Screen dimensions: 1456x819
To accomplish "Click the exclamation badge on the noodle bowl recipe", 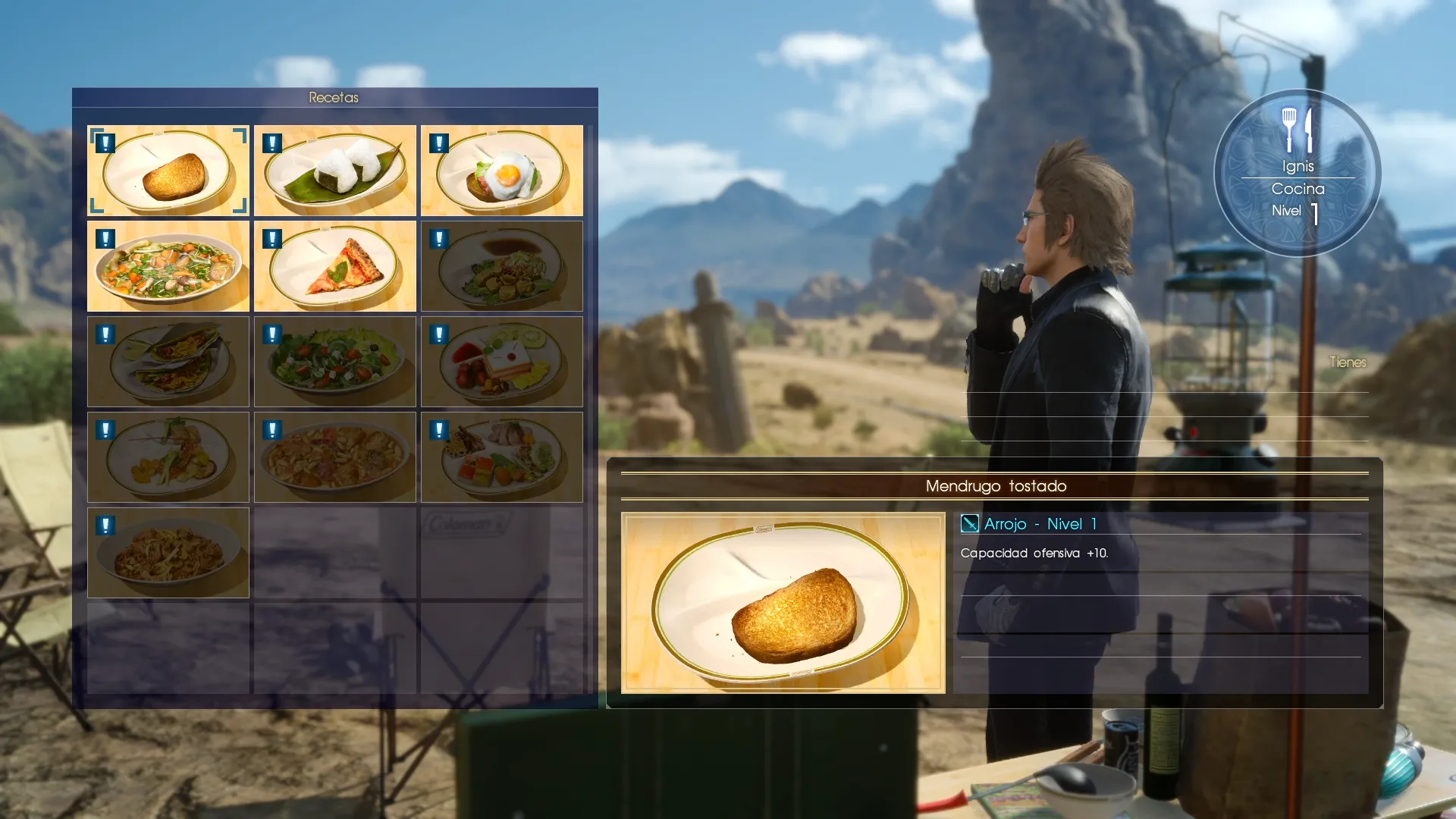I will (104, 524).
